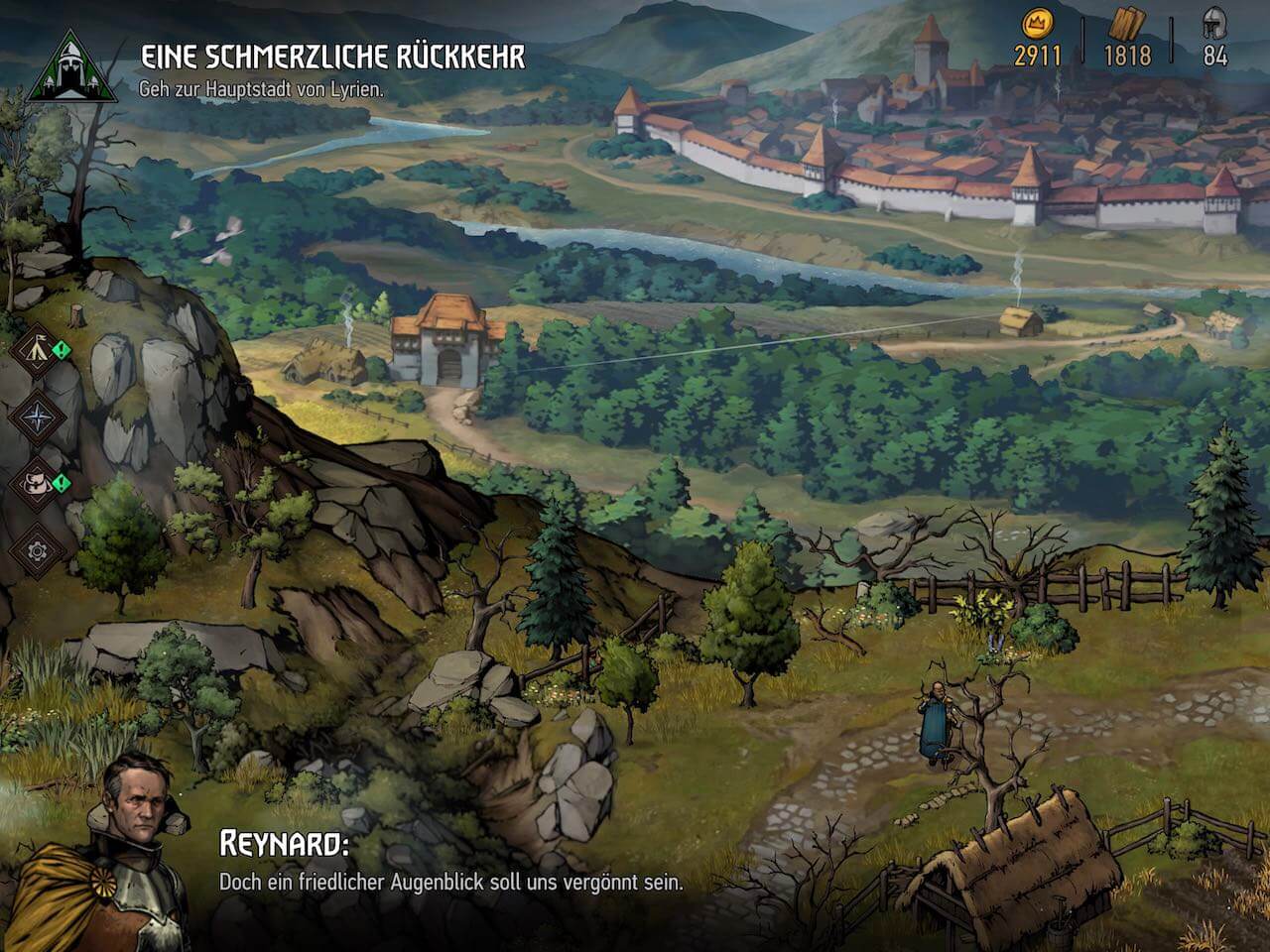This screenshot has height=952, width=1270.
Task: Open the gear settings icon
Action: point(37,548)
